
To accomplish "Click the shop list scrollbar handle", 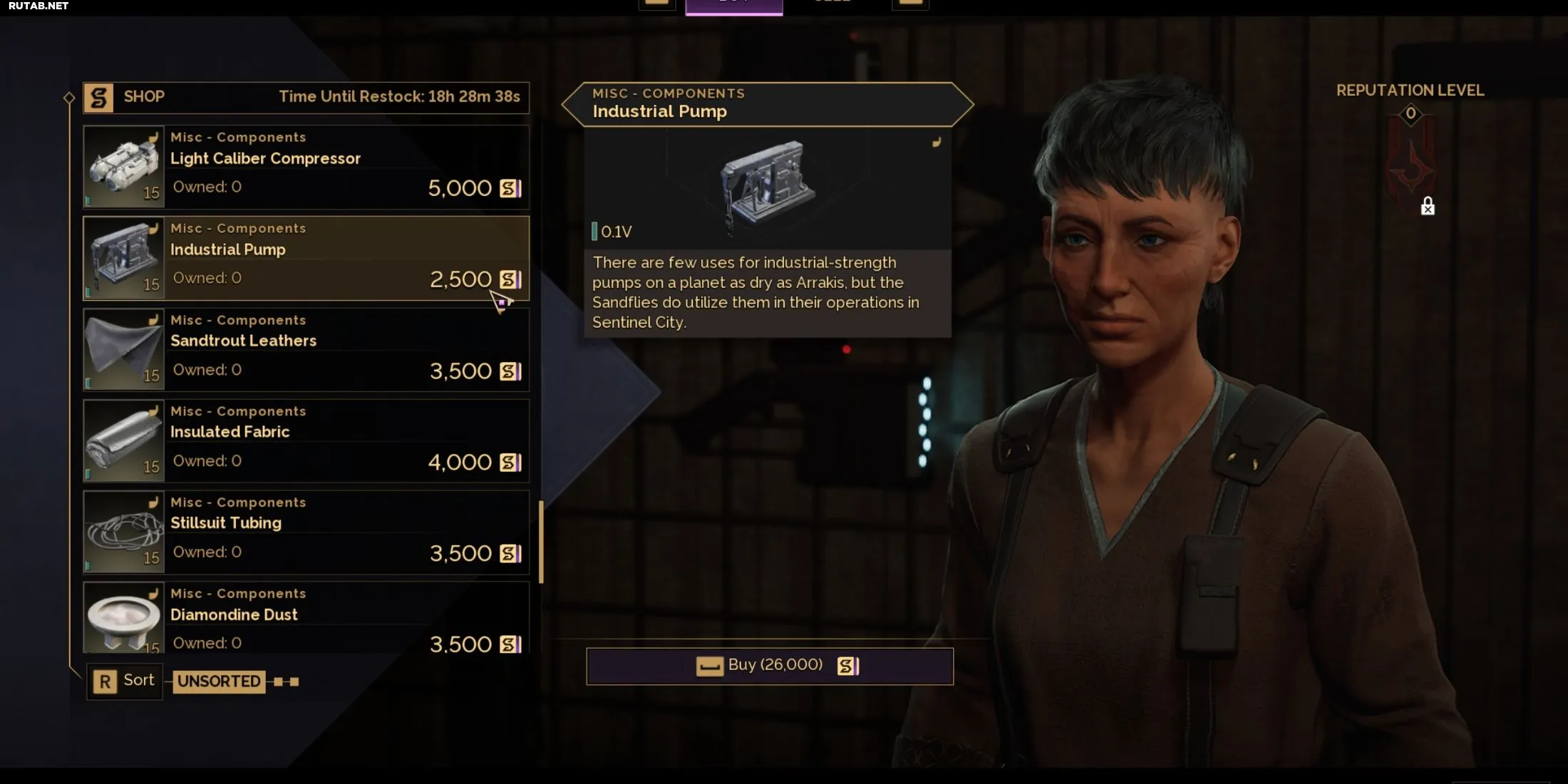I will [541, 542].
